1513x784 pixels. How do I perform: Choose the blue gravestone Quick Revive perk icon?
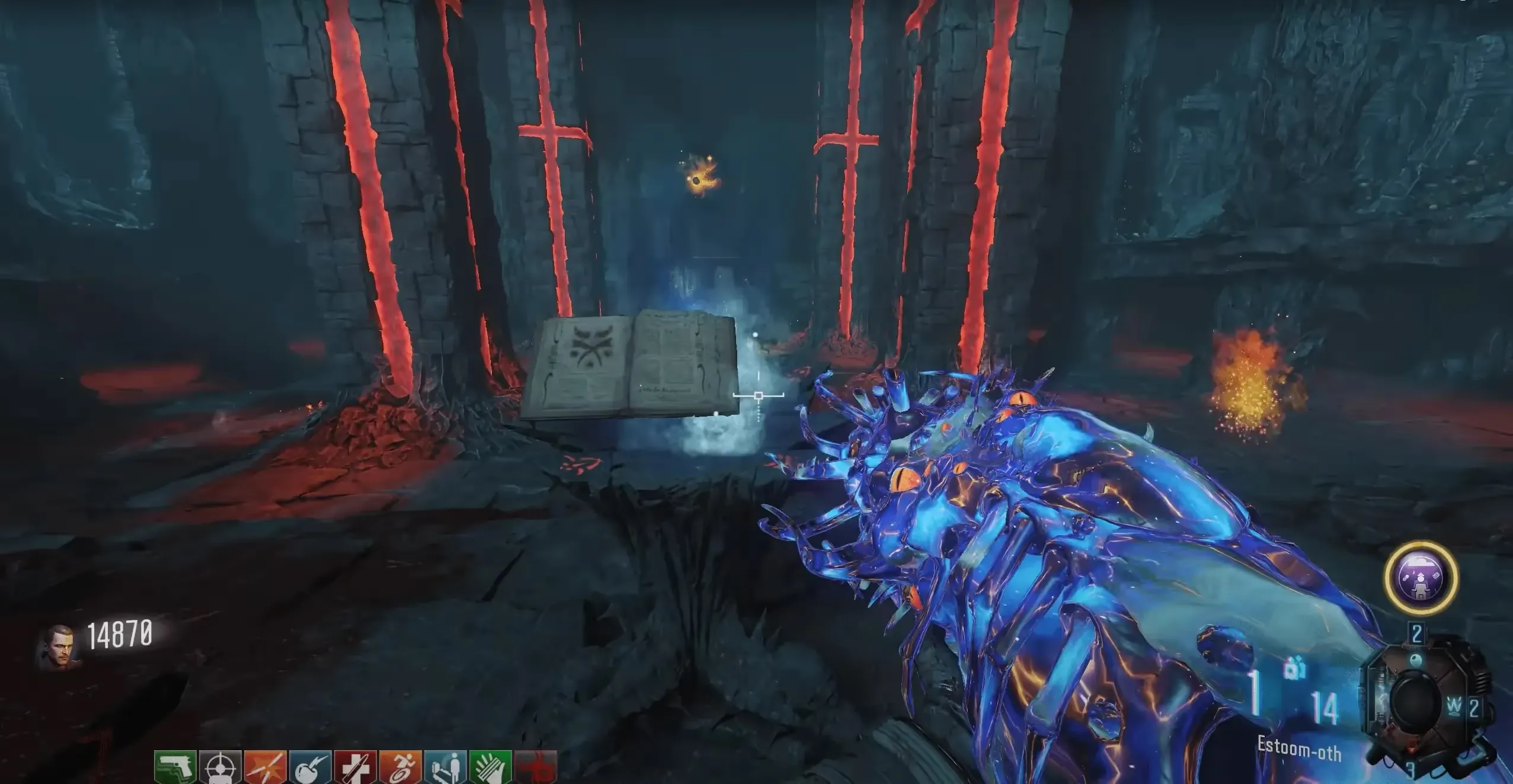[x=446, y=767]
